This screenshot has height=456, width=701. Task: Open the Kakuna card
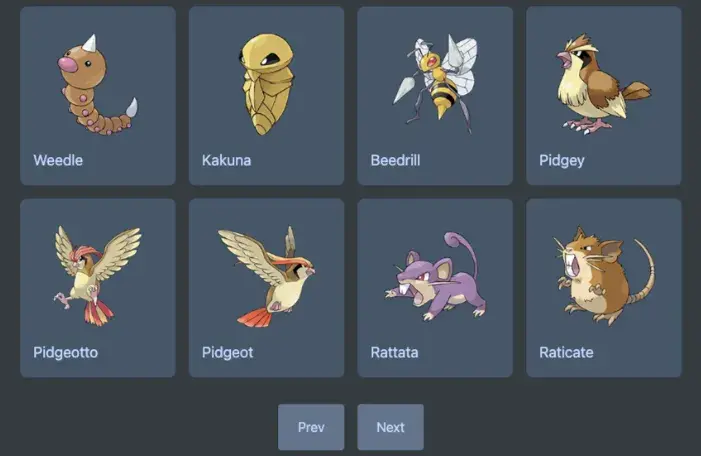(266, 96)
